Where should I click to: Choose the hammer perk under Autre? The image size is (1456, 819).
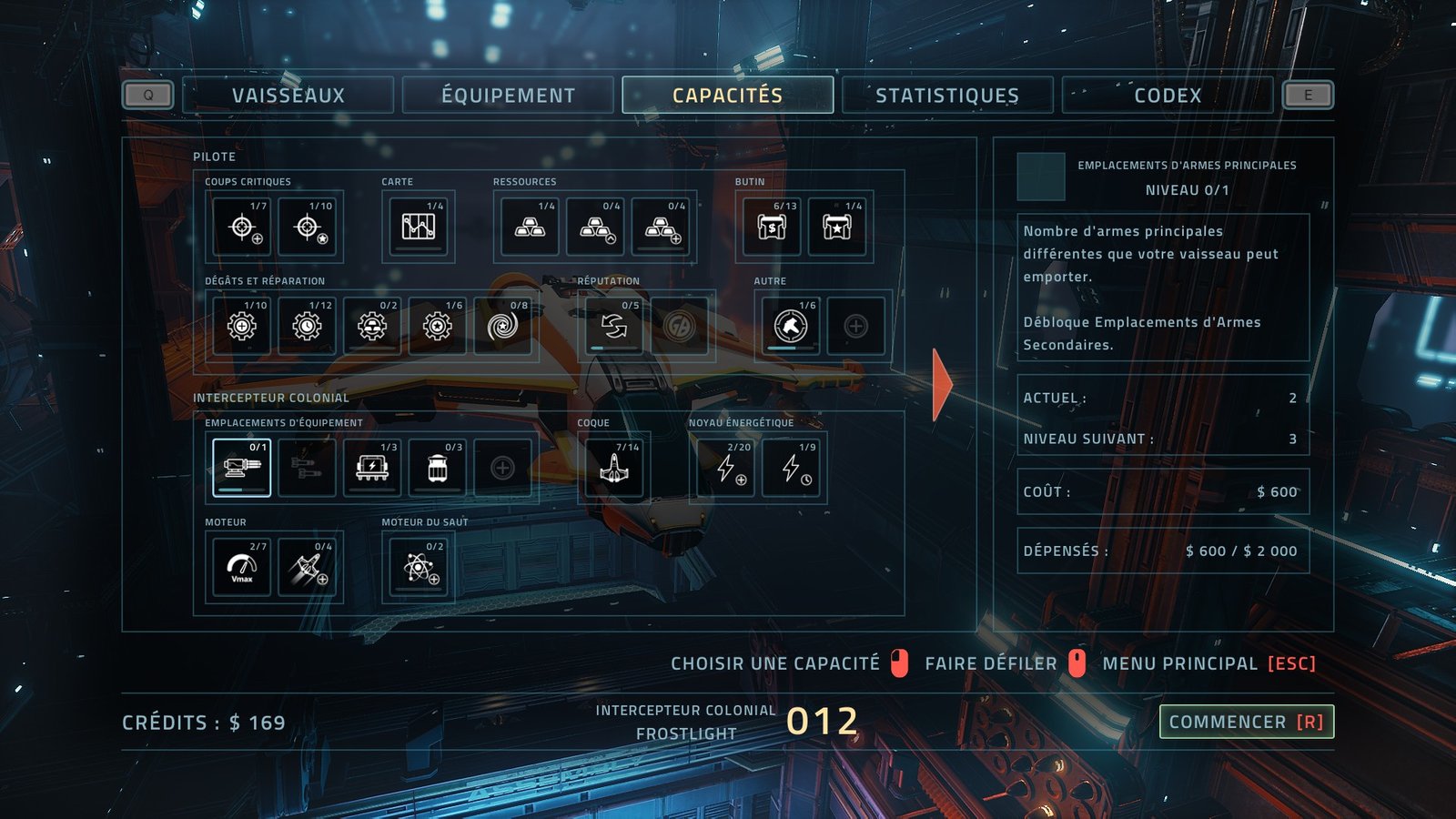pyautogui.click(x=791, y=326)
